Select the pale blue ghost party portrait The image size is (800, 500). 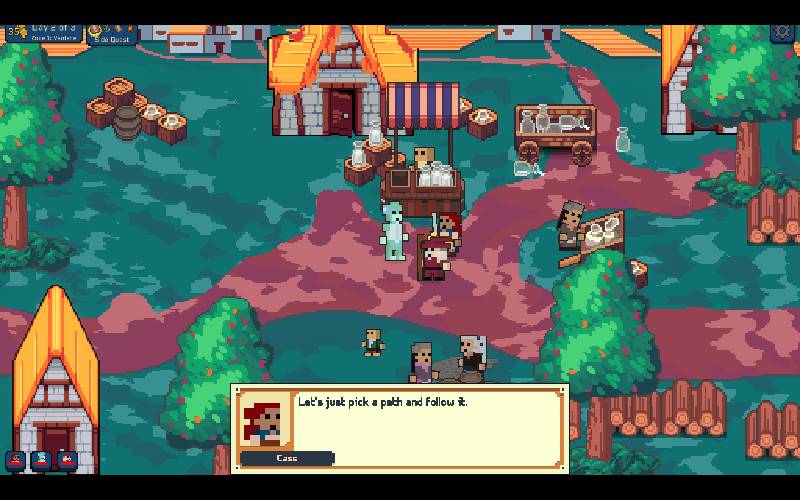pos(41,460)
